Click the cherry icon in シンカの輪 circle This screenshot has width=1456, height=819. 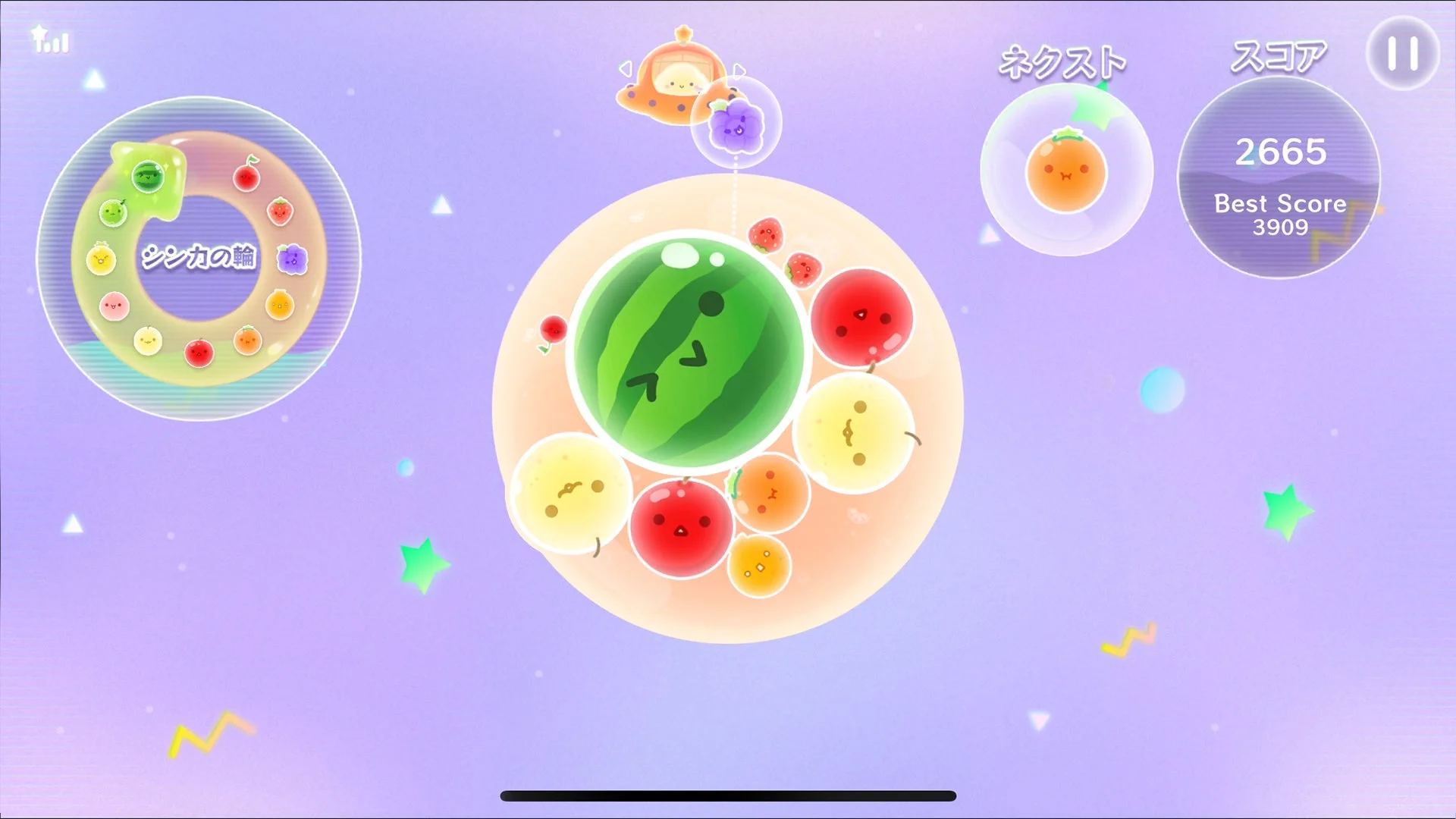pos(246,176)
